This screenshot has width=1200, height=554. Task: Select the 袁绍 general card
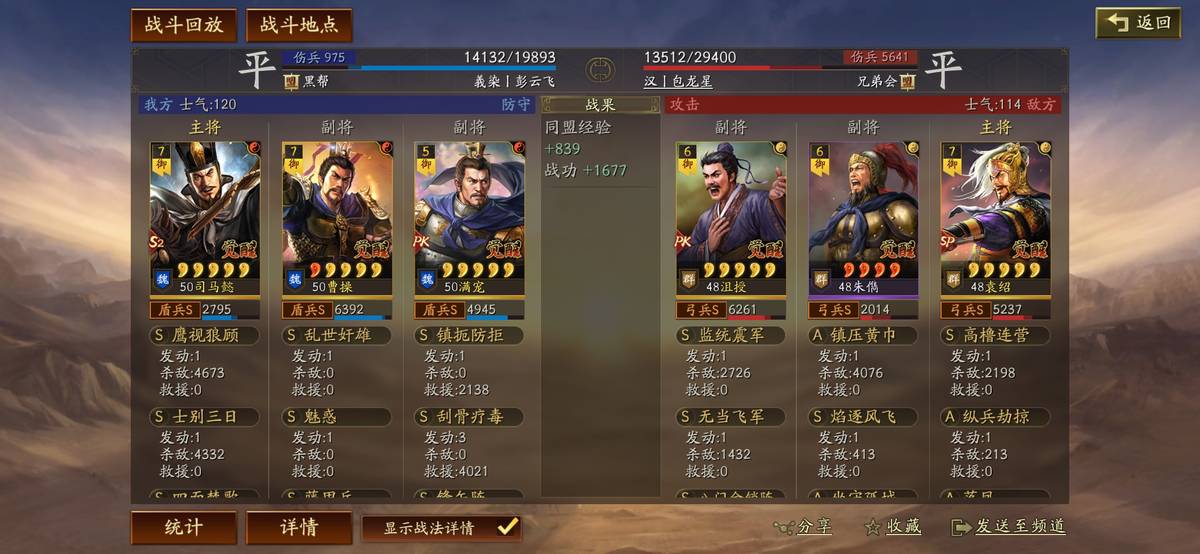click(x=995, y=217)
